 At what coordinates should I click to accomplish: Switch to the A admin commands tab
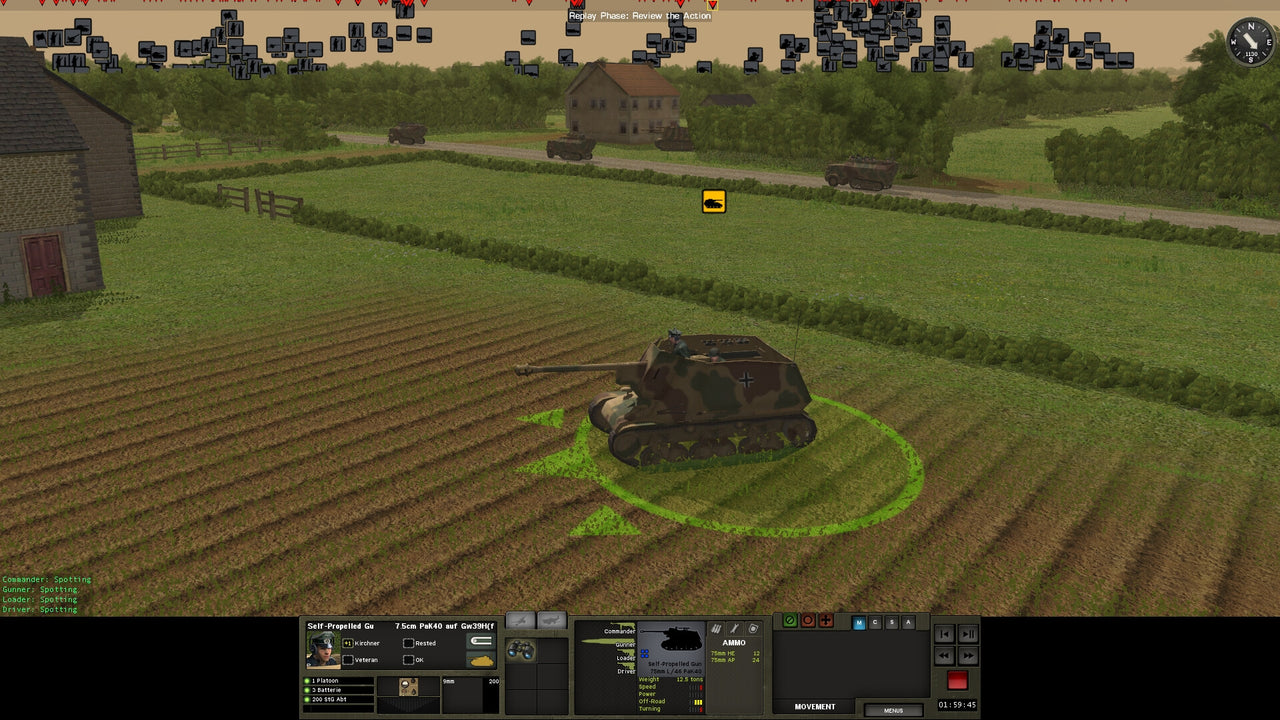(x=908, y=622)
